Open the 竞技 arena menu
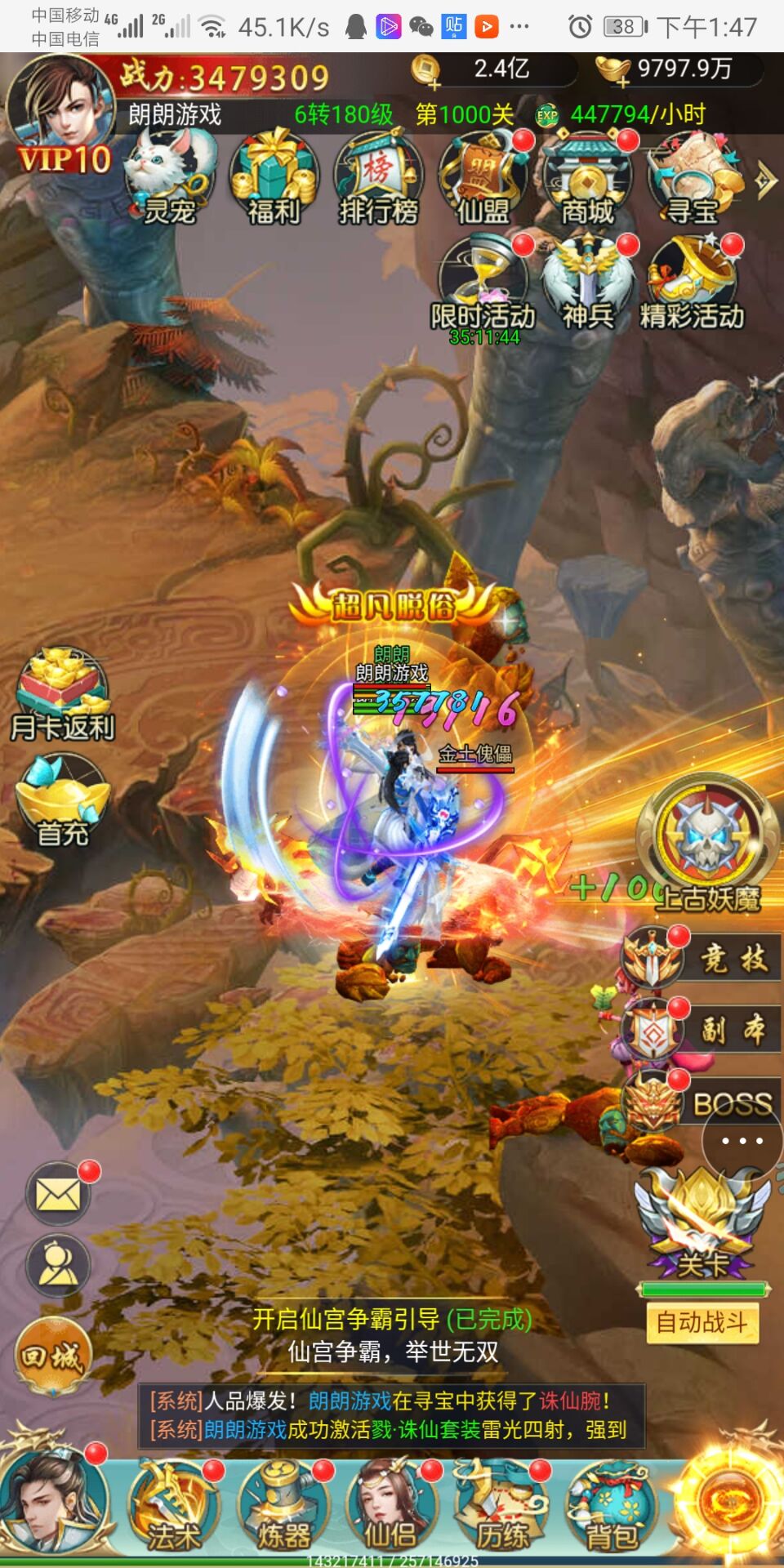This screenshot has height=1568, width=784. [x=701, y=958]
